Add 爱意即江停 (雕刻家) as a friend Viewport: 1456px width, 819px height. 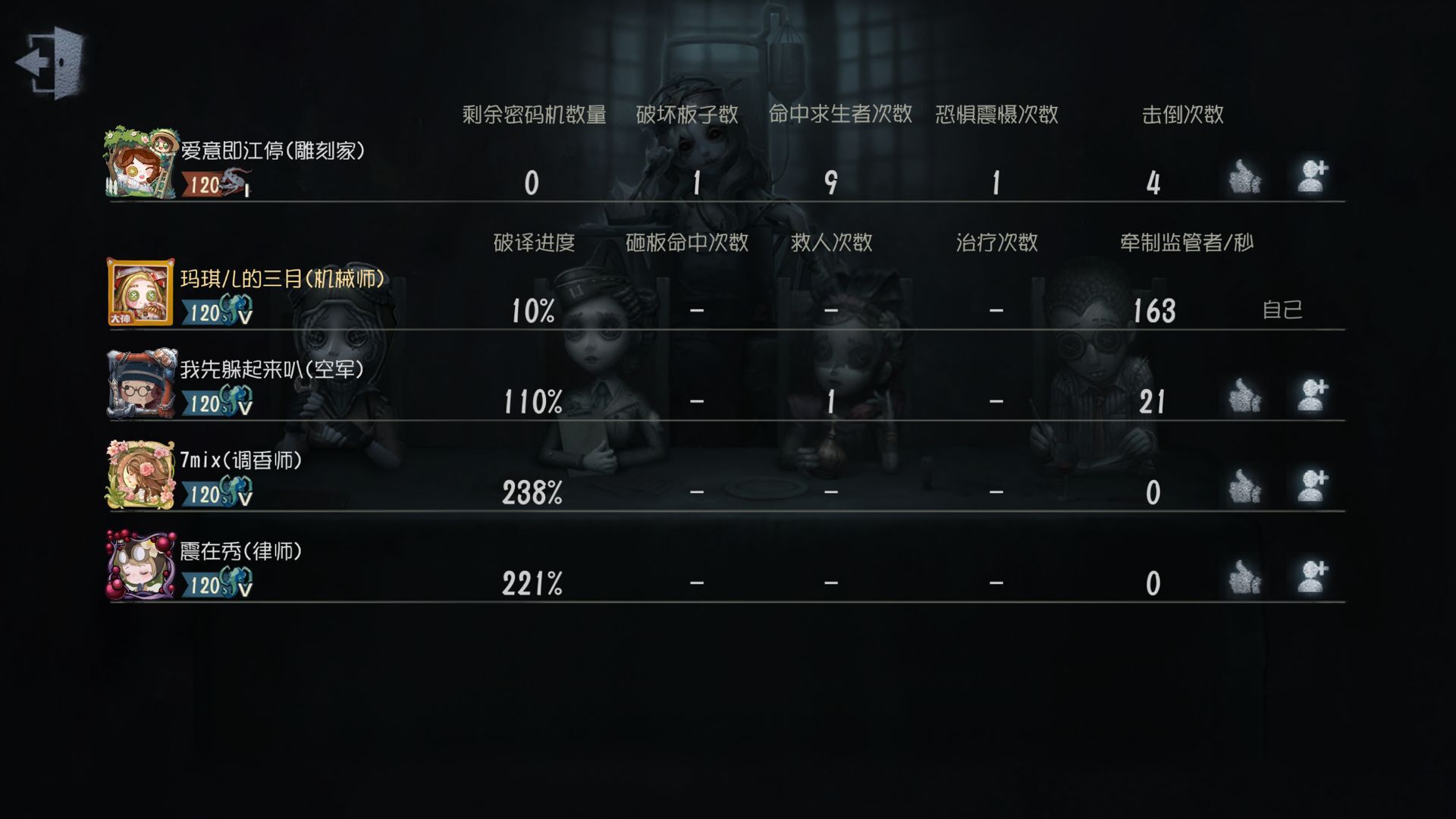[x=1312, y=177]
